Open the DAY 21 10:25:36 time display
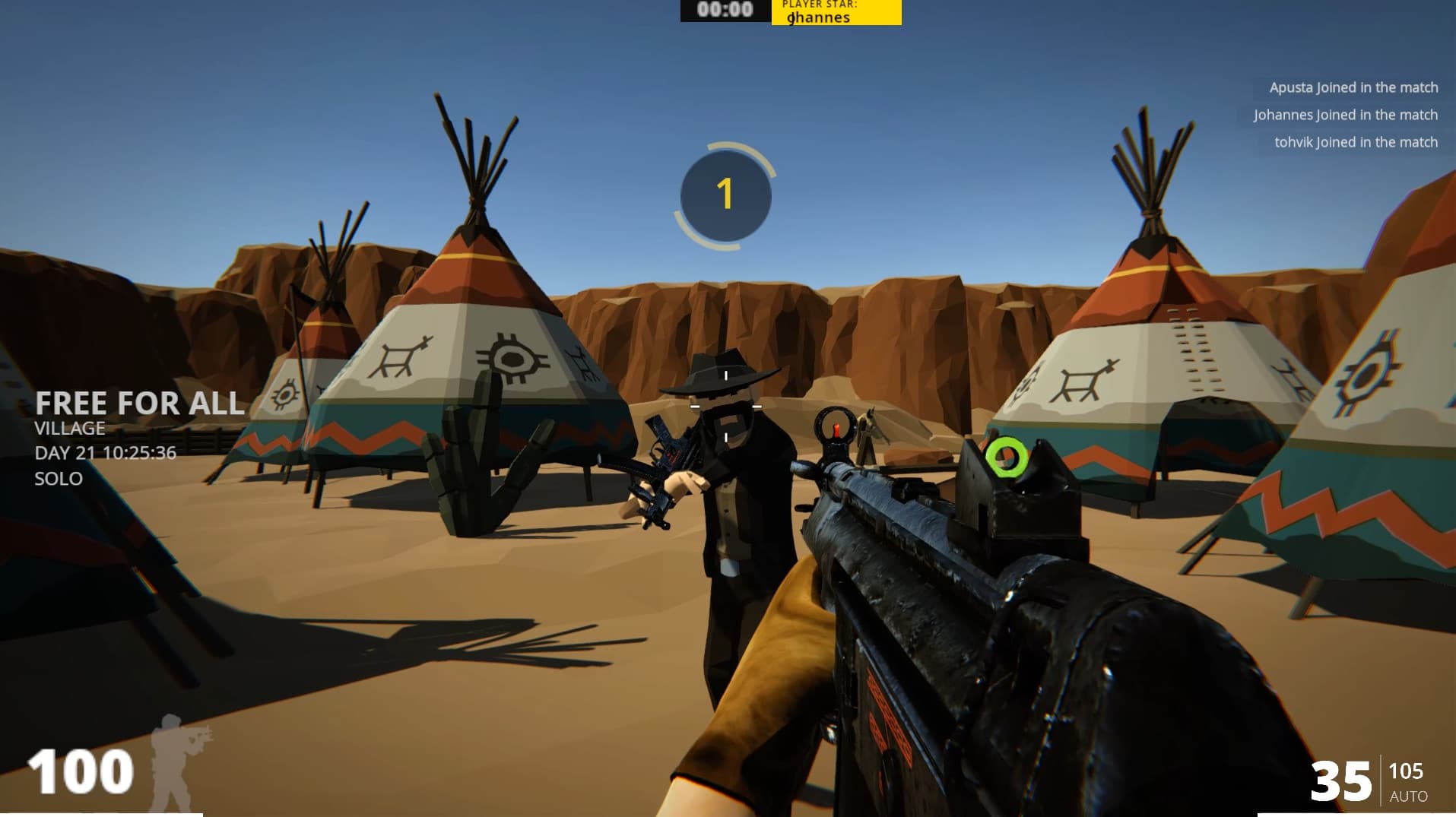This screenshot has height=817, width=1456. pyautogui.click(x=105, y=453)
